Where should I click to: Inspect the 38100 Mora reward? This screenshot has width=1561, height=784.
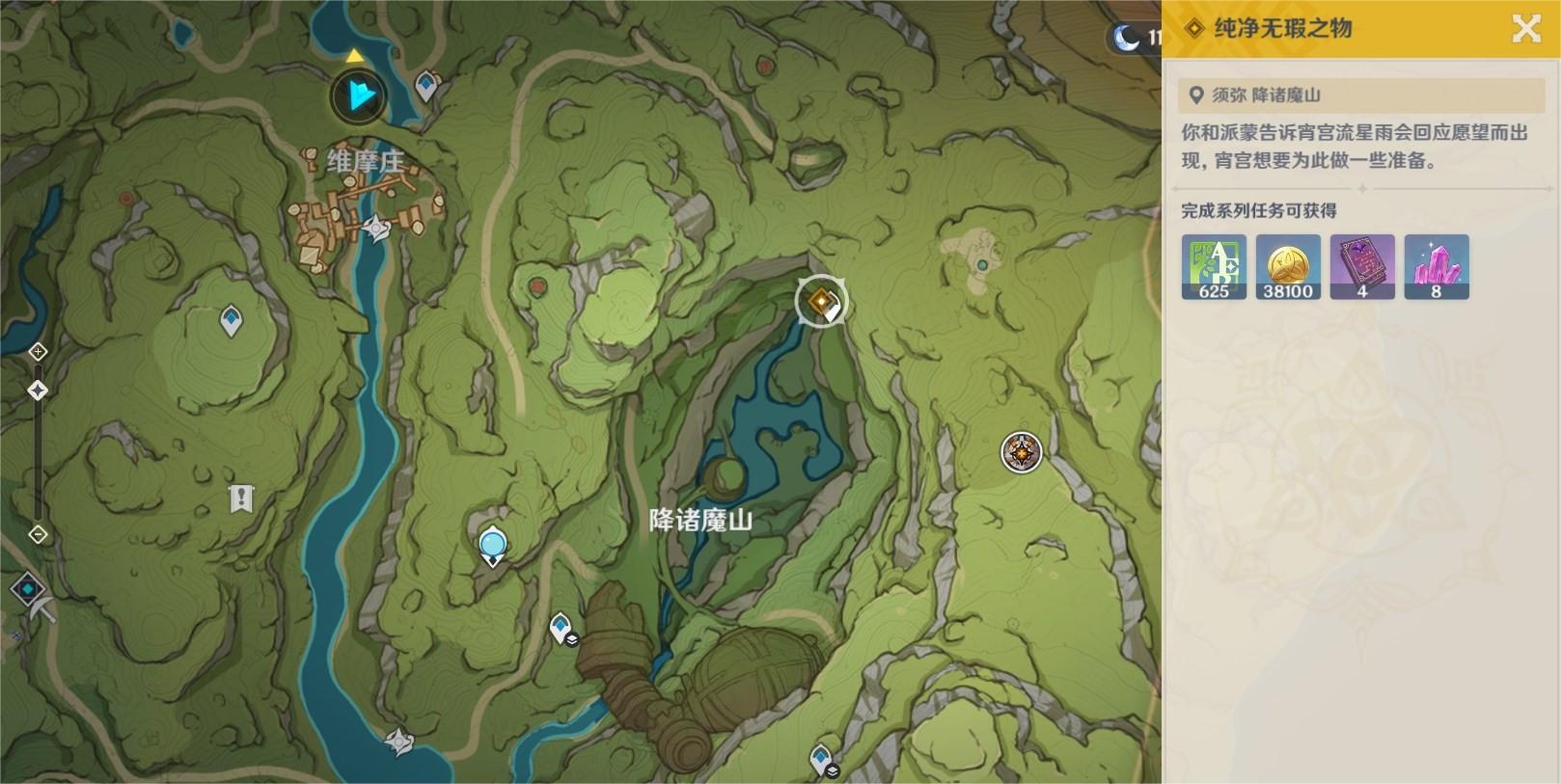coord(1288,267)
